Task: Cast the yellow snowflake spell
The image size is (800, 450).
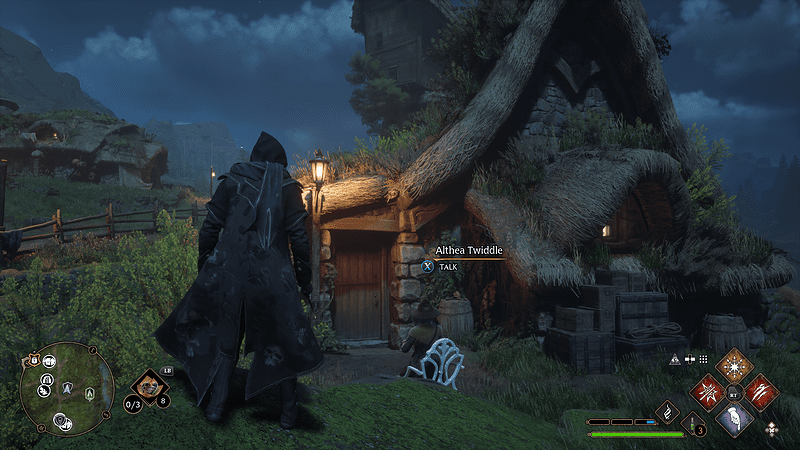Action: [x=736, y=365]
